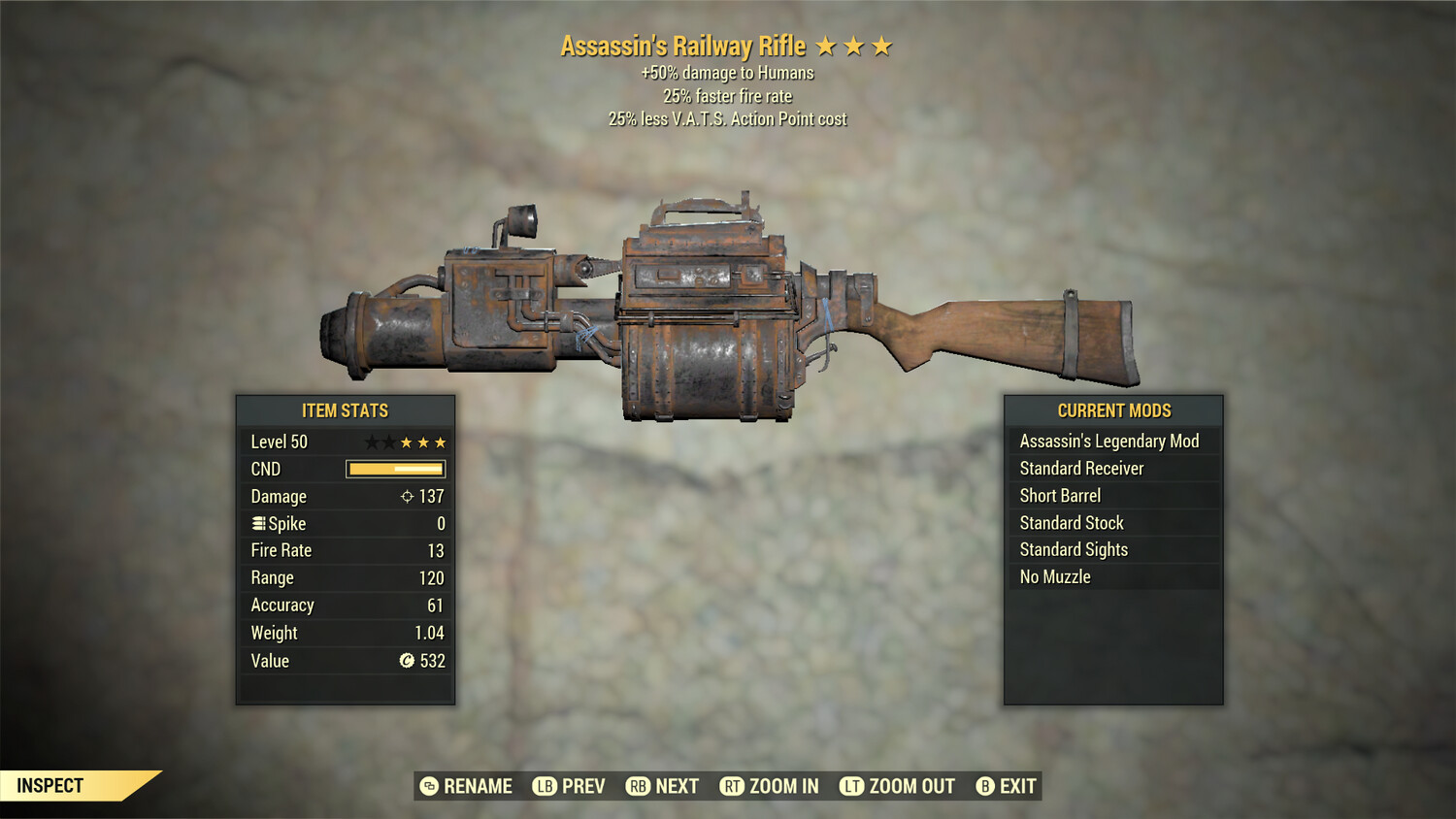Click the B button icon next to EXIT
1456x819 pixels.
(986, 786)
